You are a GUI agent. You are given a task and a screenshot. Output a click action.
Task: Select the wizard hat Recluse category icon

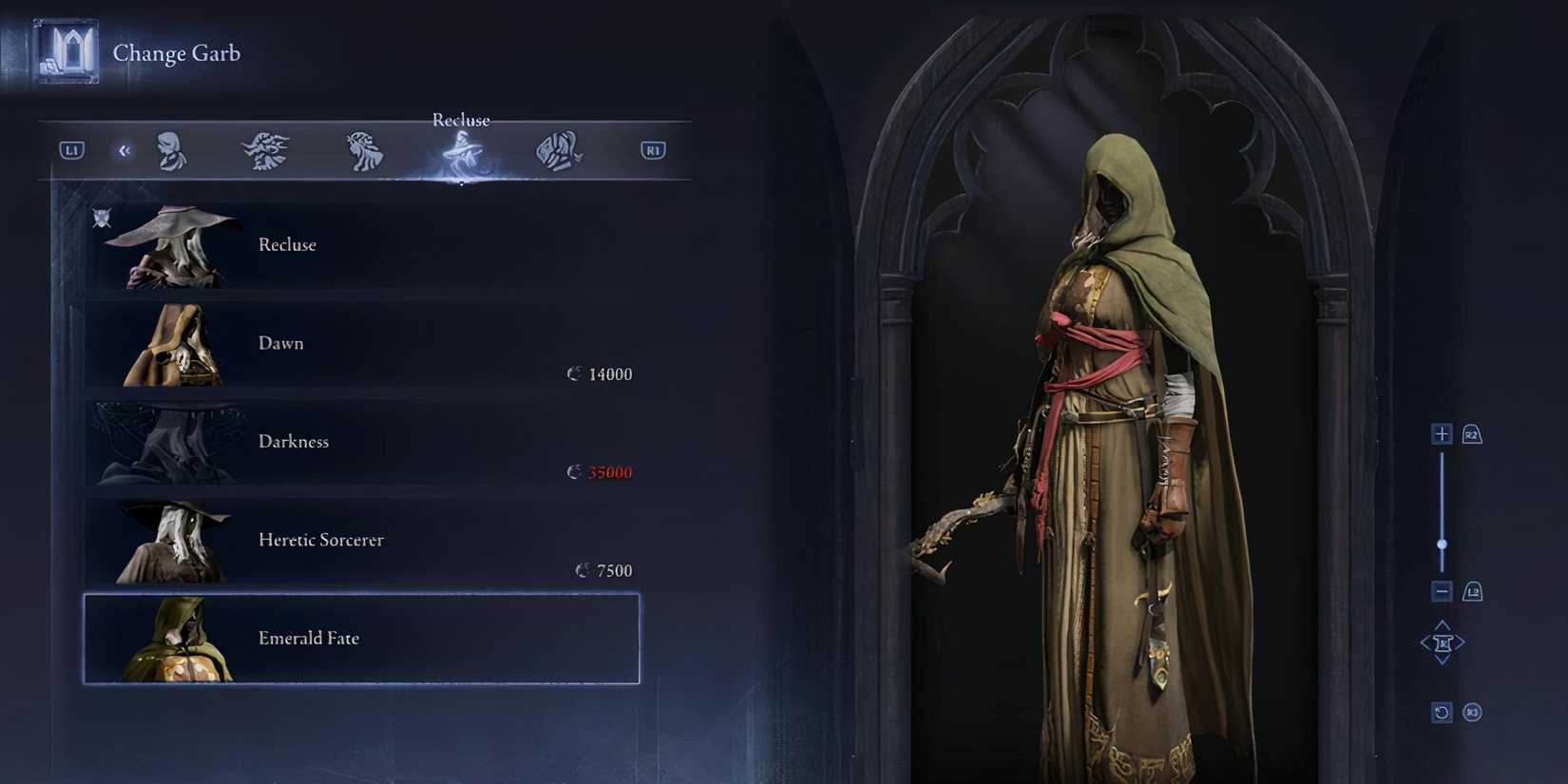pos(461,150)
